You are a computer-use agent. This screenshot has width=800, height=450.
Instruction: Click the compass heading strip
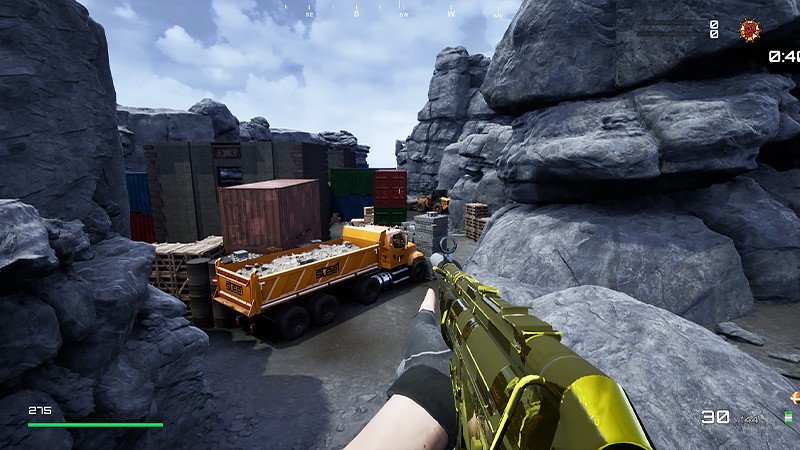tap(400, 13)
